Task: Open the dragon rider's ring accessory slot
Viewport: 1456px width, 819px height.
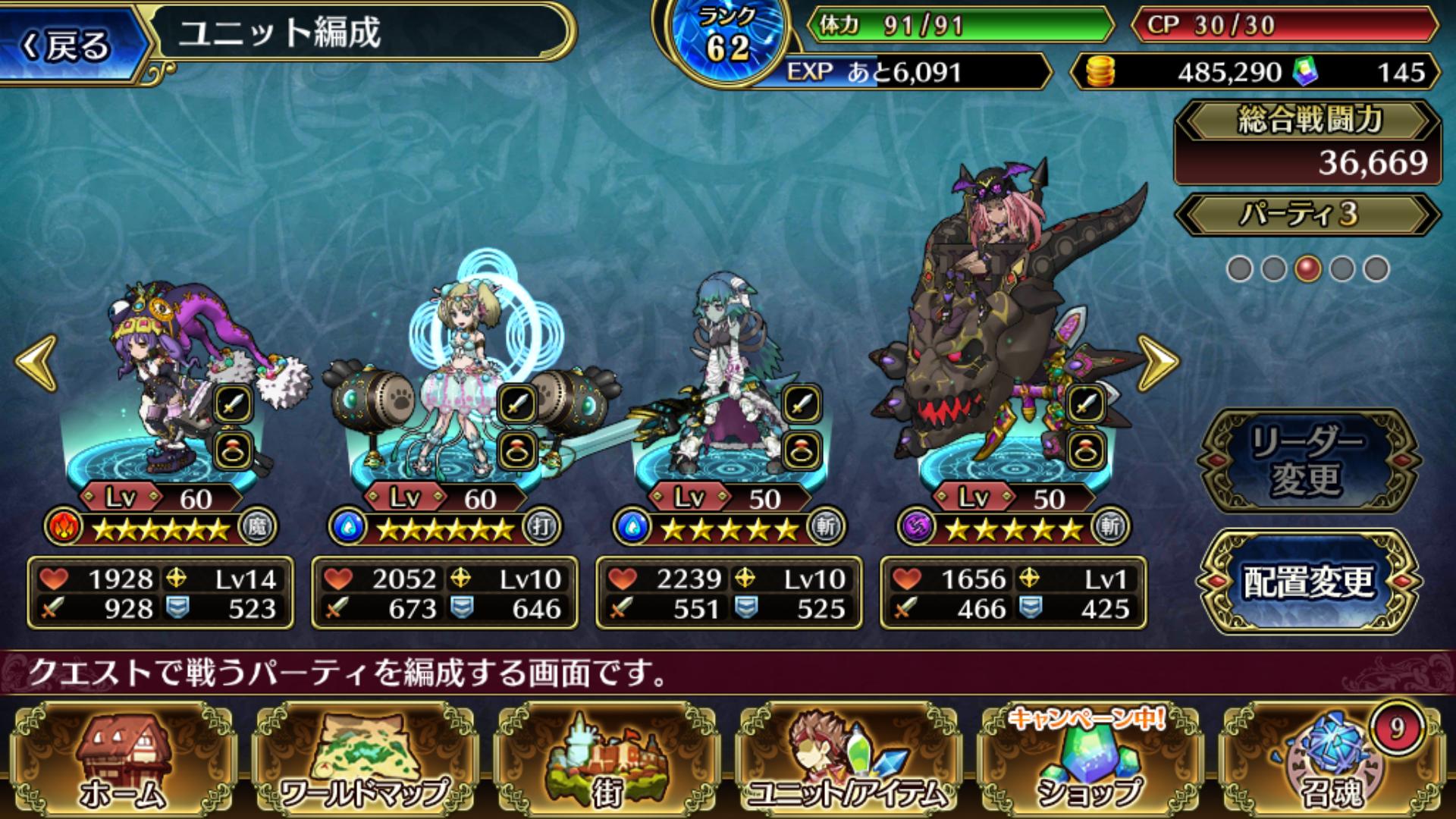Action: (1085, 451)
